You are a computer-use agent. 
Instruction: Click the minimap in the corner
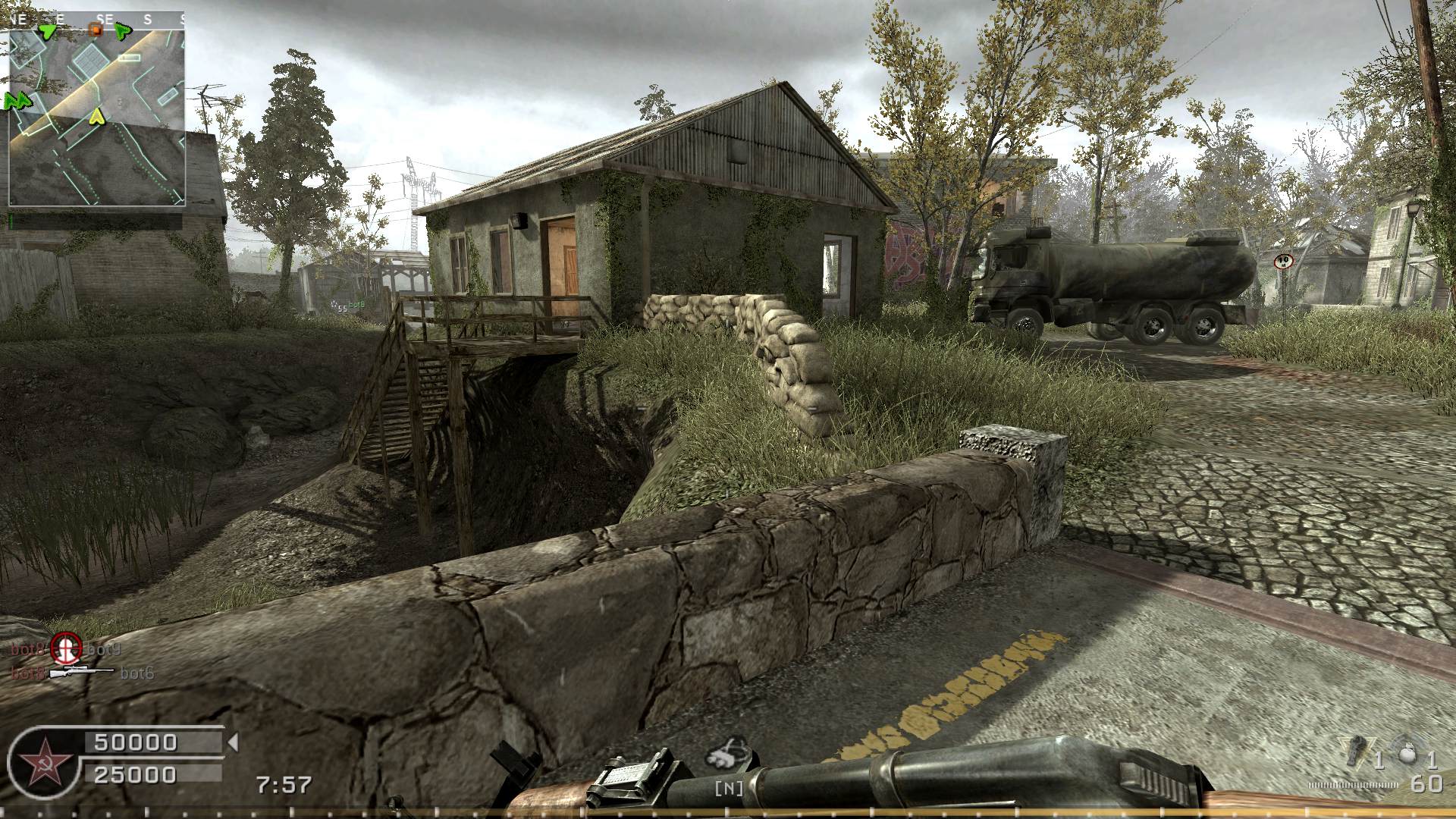point(97,108)
